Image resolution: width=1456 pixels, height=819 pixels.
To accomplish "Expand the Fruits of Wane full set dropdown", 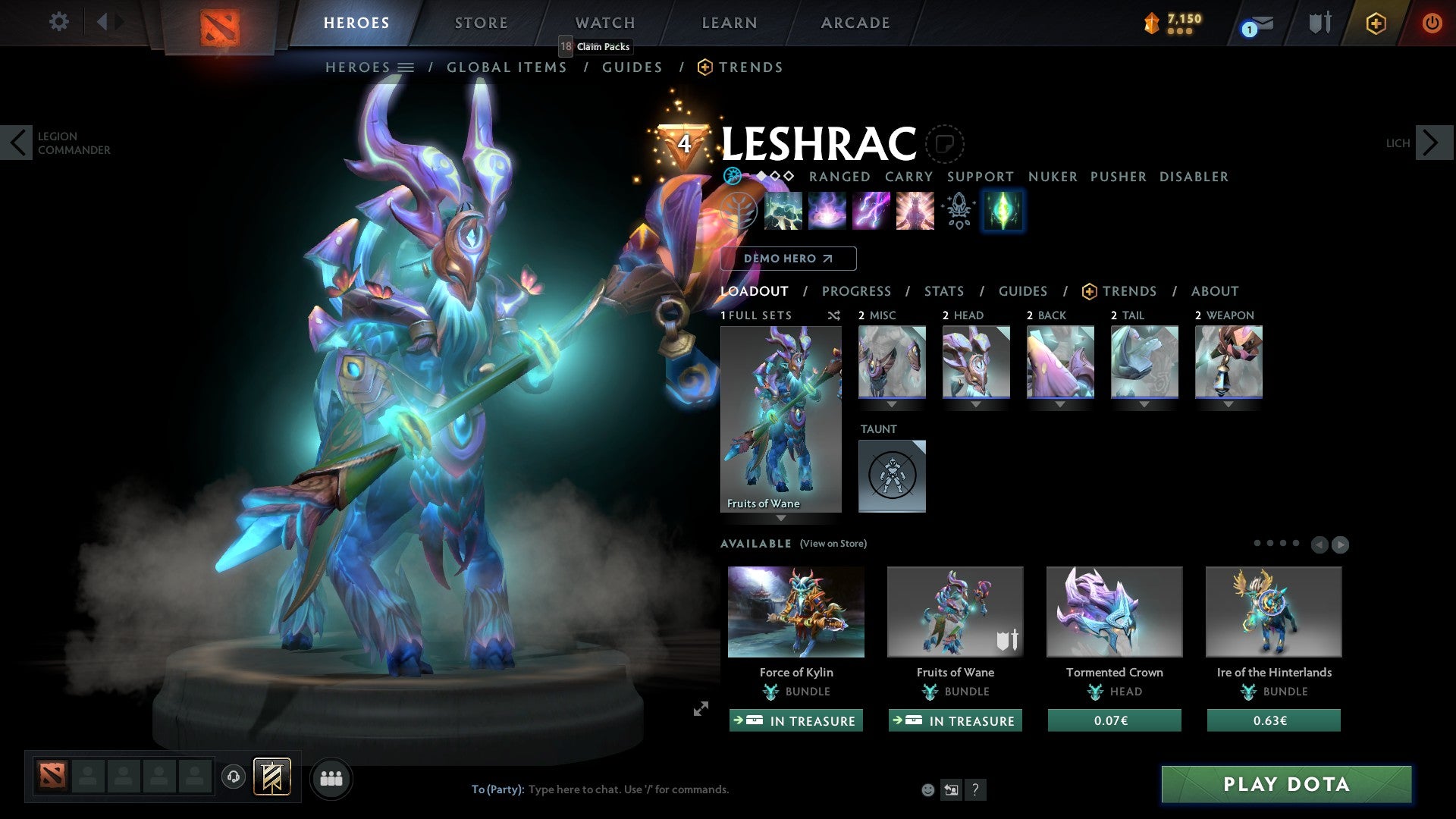I will (x=780, y=519).
